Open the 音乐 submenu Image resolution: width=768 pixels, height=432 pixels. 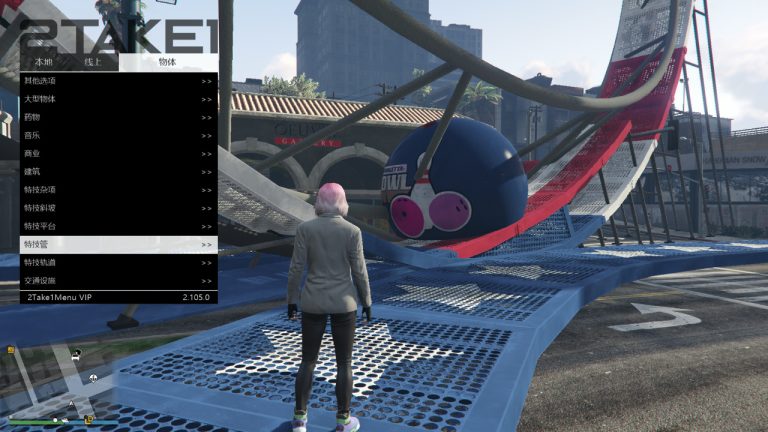(x=118, y=135)
